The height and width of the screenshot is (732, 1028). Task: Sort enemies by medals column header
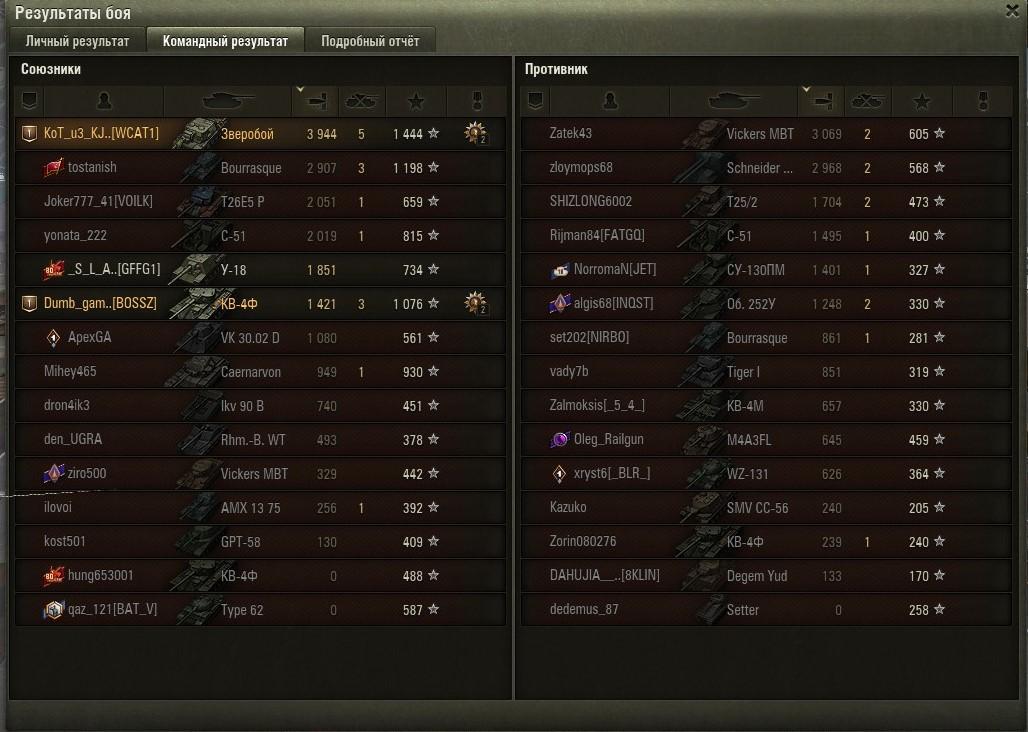(982, 101)
